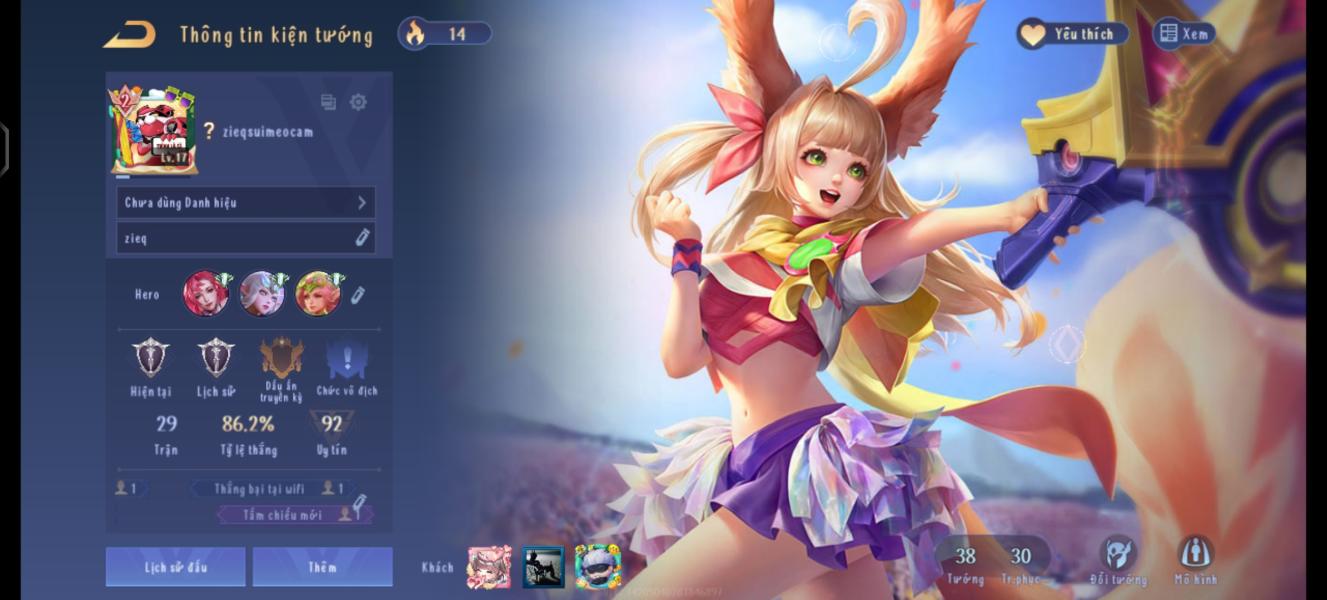The width and height of the screenshot is (1327, 600).
Task: Open the Xem view button
Action: click(1184, 34)
